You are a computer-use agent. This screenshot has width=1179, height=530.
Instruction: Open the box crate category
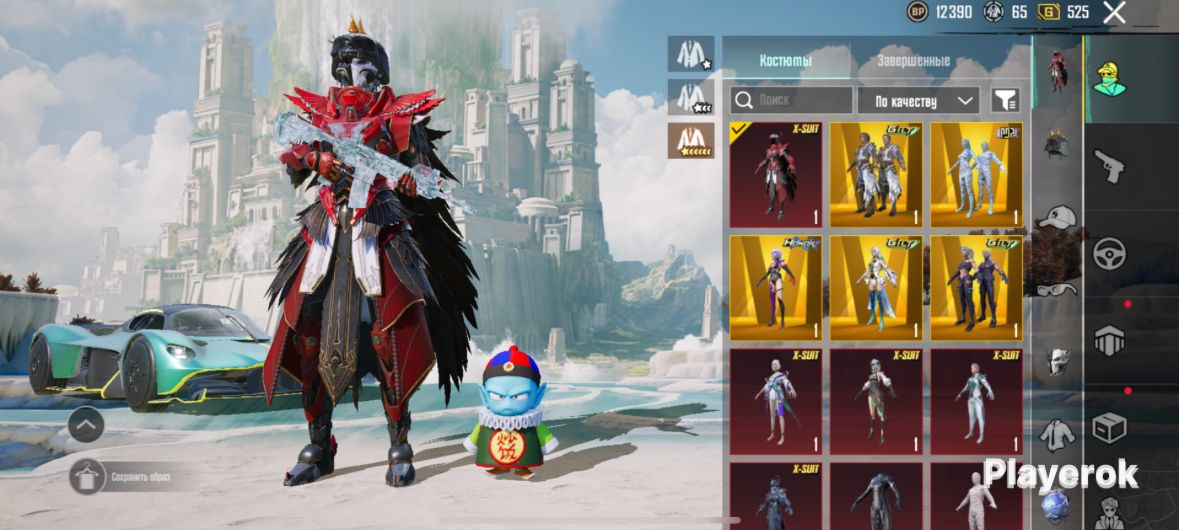coord(1110,427)
